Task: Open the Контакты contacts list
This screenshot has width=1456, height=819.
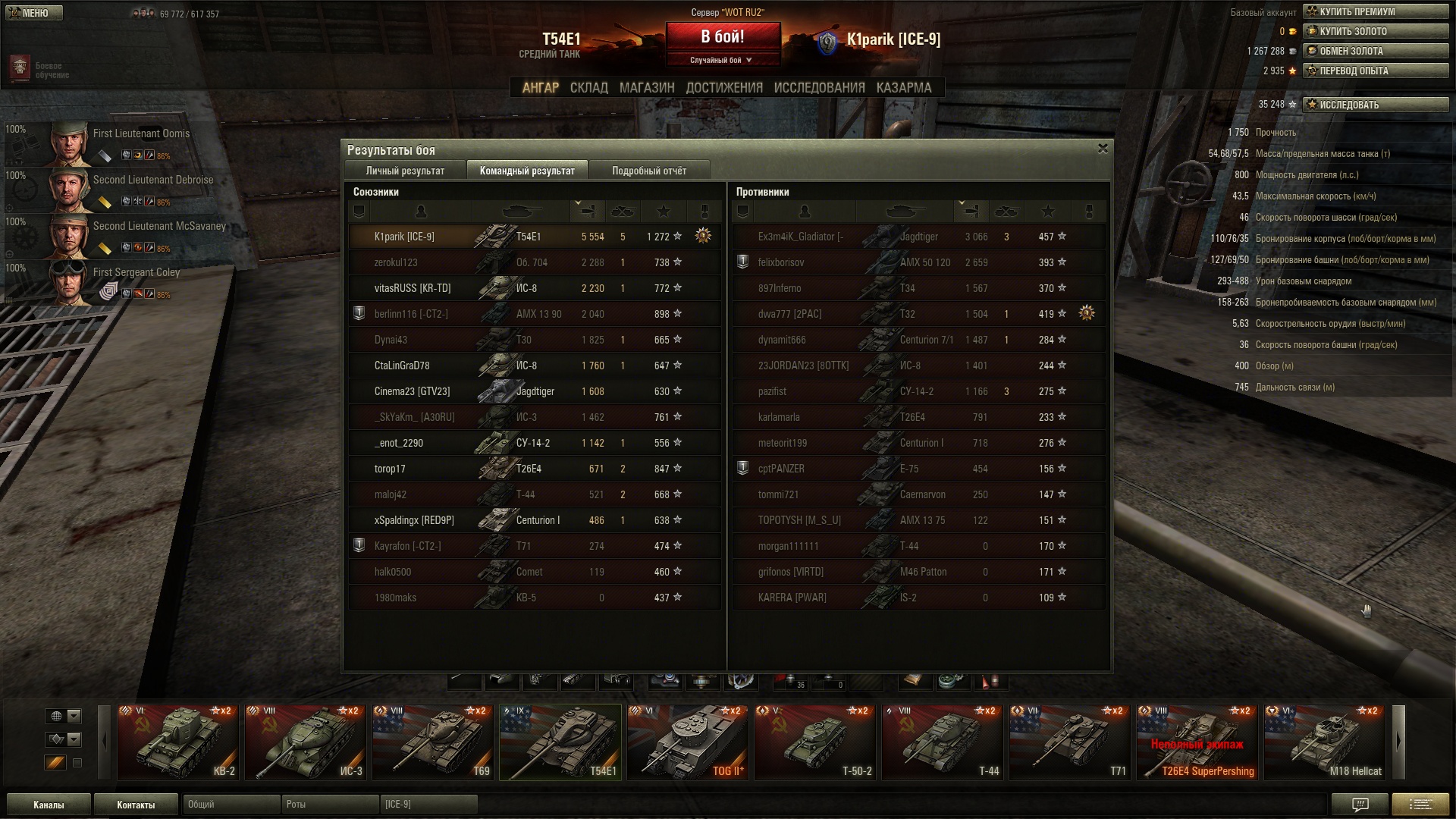Action: point(136,805)
